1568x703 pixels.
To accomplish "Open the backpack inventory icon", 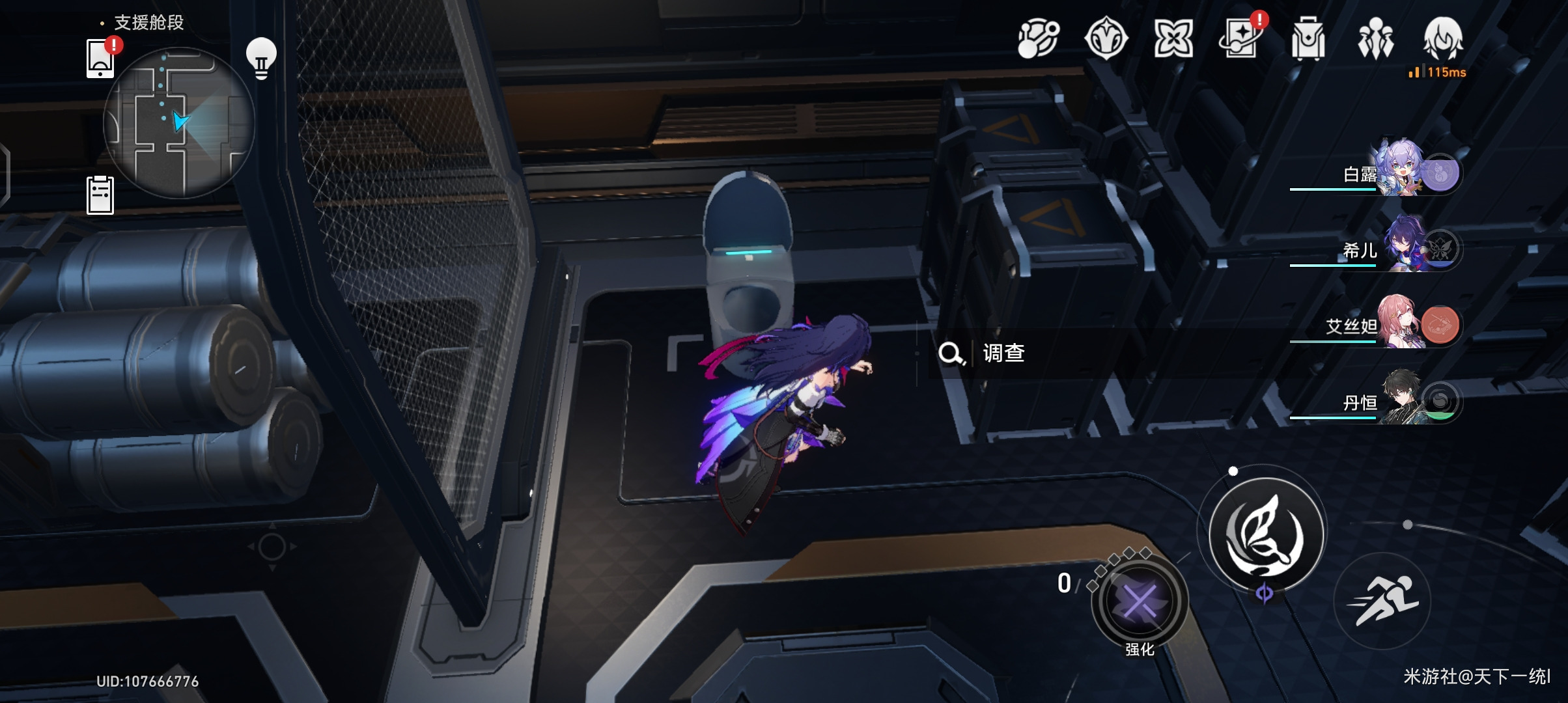I will click(1308, 38).
